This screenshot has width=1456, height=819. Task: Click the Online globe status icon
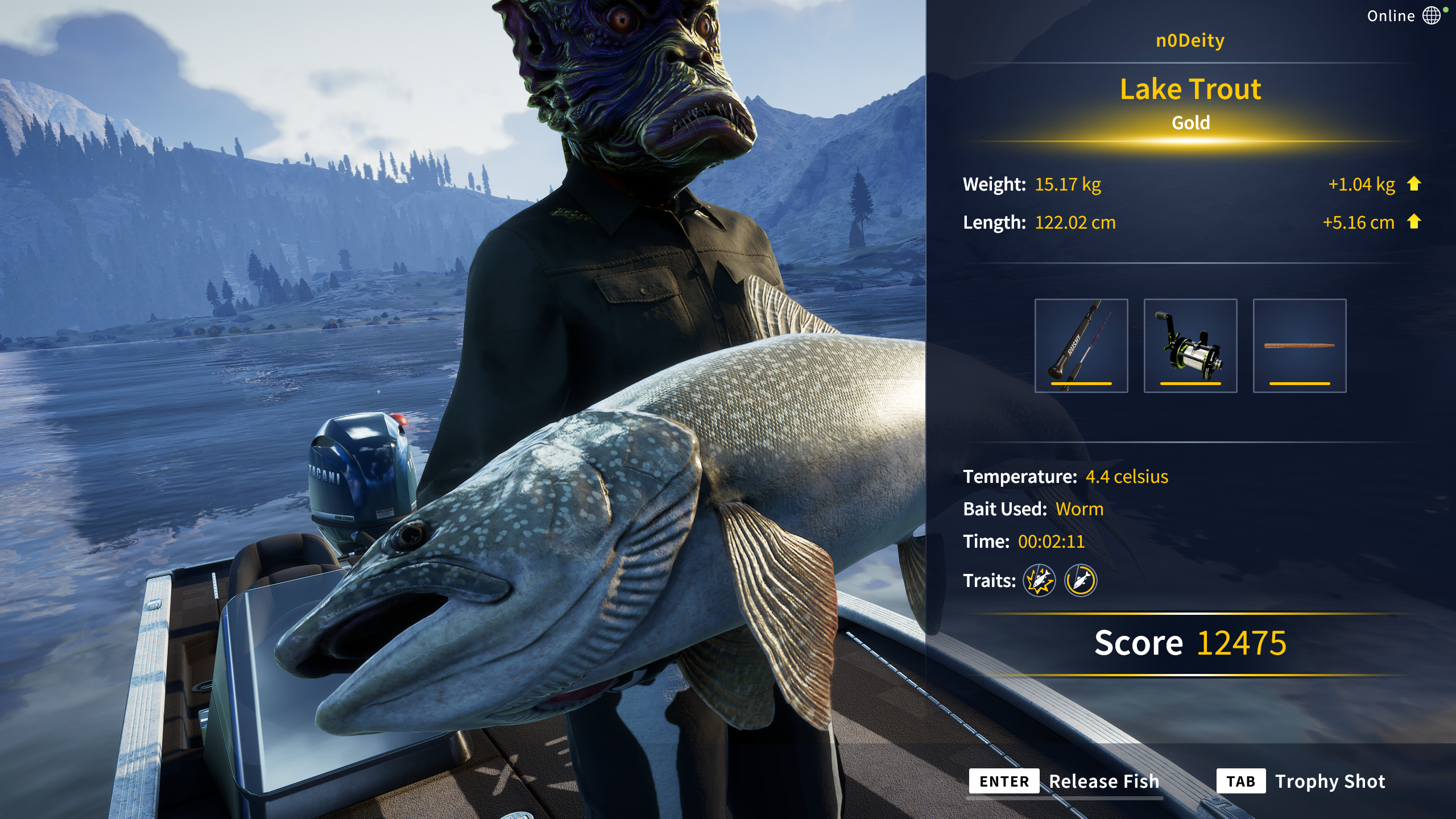click(x=1431, y=15)
